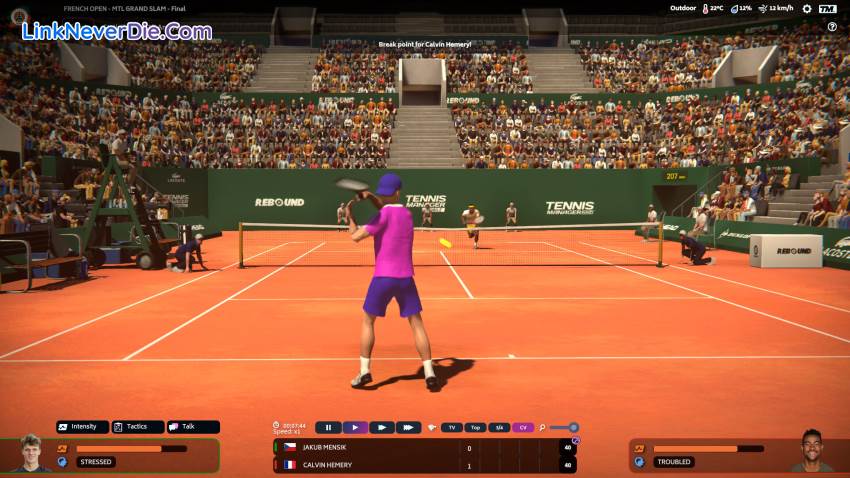The width and height of the screenshot is (850, 478).
Task: Pause the match simulation
Action: (x=328, y=428)
